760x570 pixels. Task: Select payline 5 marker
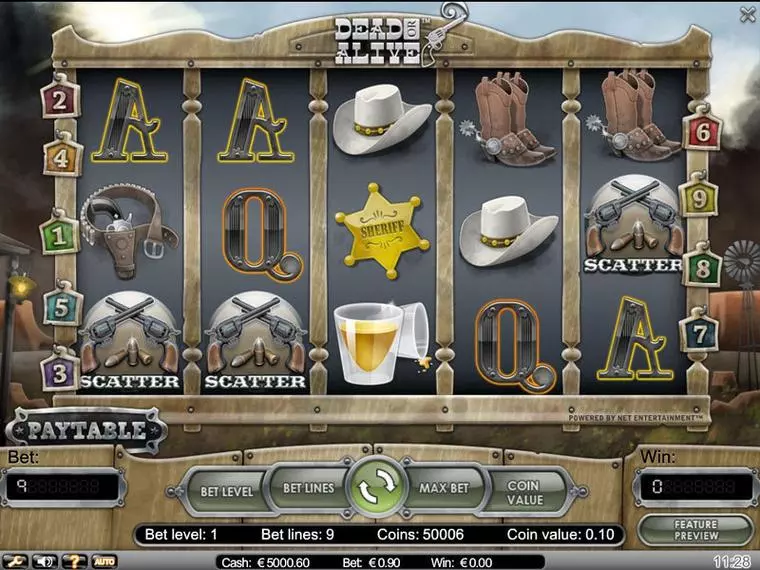pyautogui.click(x=61, y=307)
